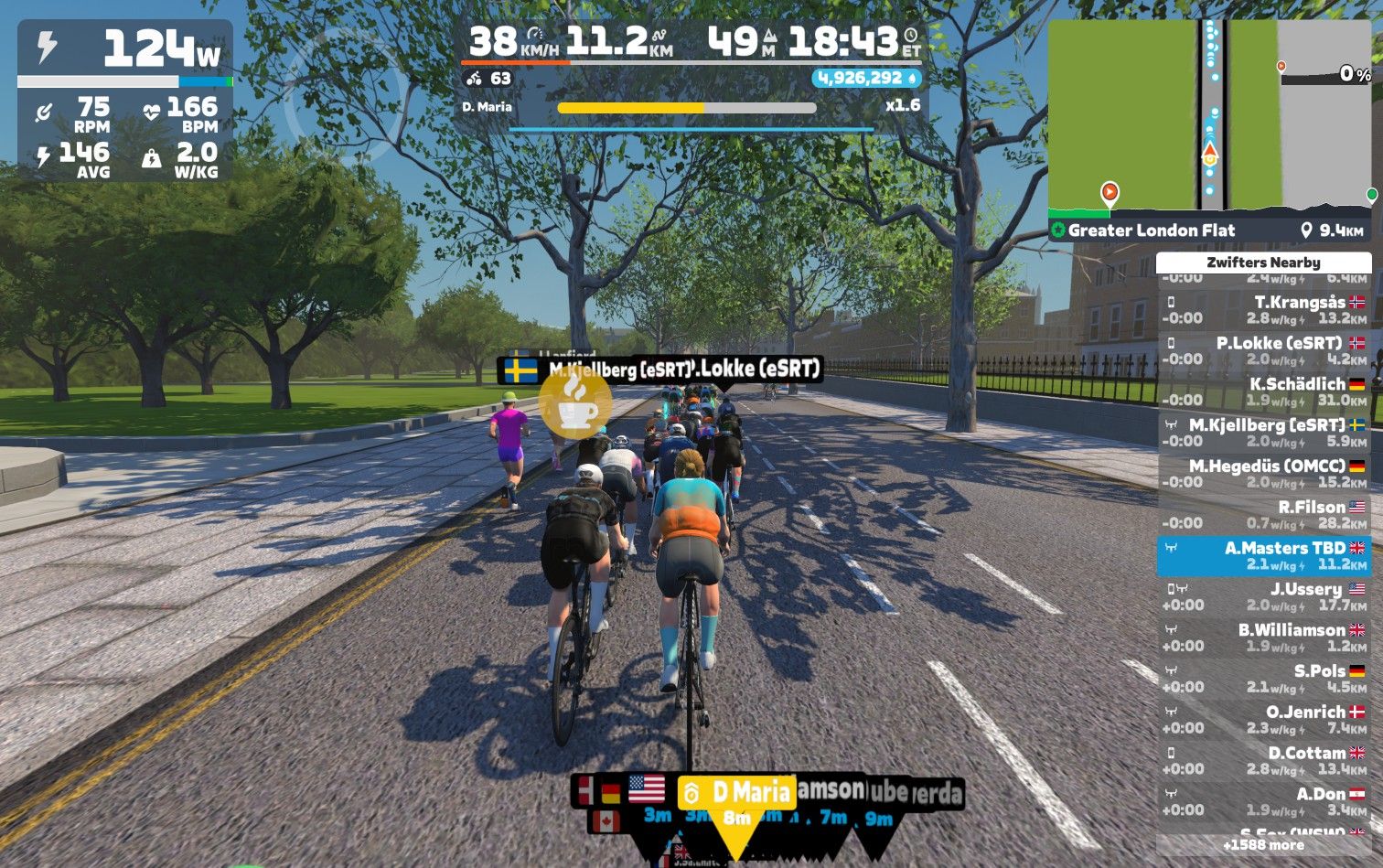Select R.Filson in Zwifters Nearby

click(1264, 515)
